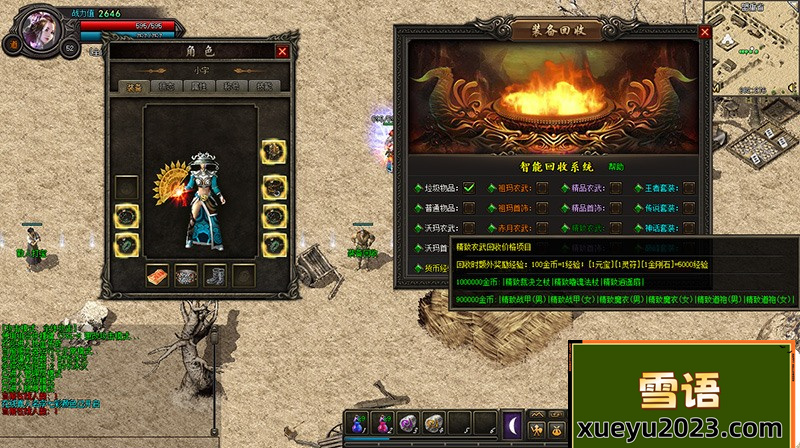The image size is (800, 448).
Task: Open the 属性 attributes tab
Action: pyautogui.click(x=198, y=87)
